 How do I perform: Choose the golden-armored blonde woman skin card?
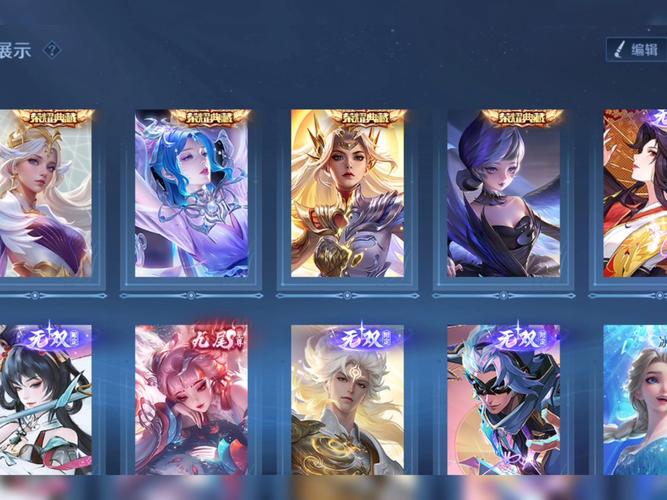click(347, 195)
